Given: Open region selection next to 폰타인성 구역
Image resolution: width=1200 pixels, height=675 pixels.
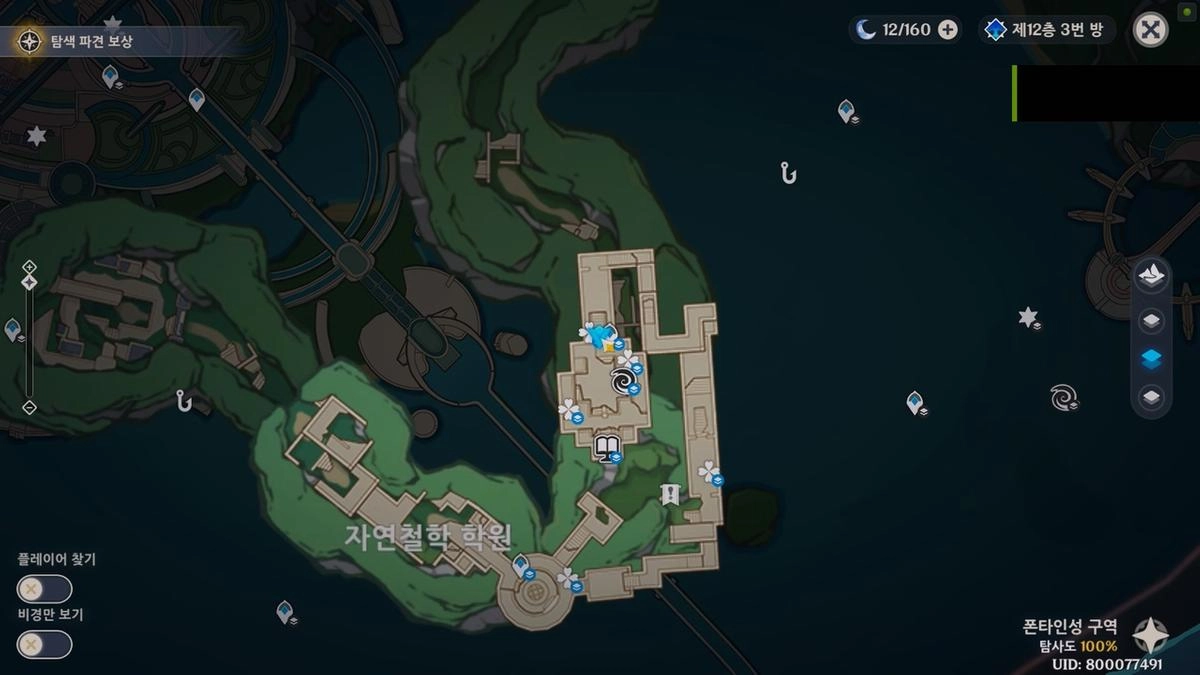Looking at the screenshot, I should pos(1152,634).
